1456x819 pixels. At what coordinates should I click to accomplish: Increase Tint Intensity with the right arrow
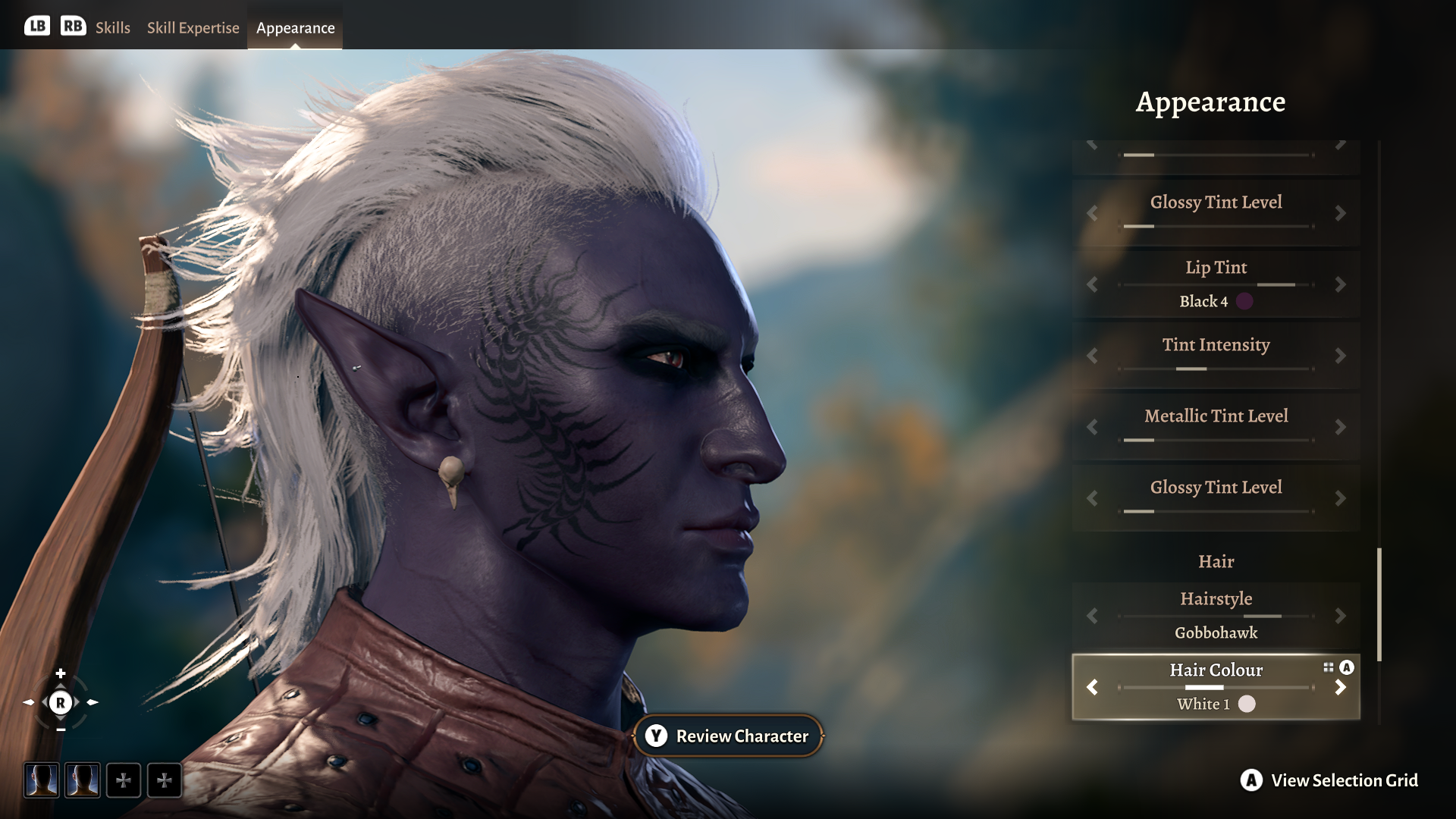pyautogui.click(x=1340, y=356)
